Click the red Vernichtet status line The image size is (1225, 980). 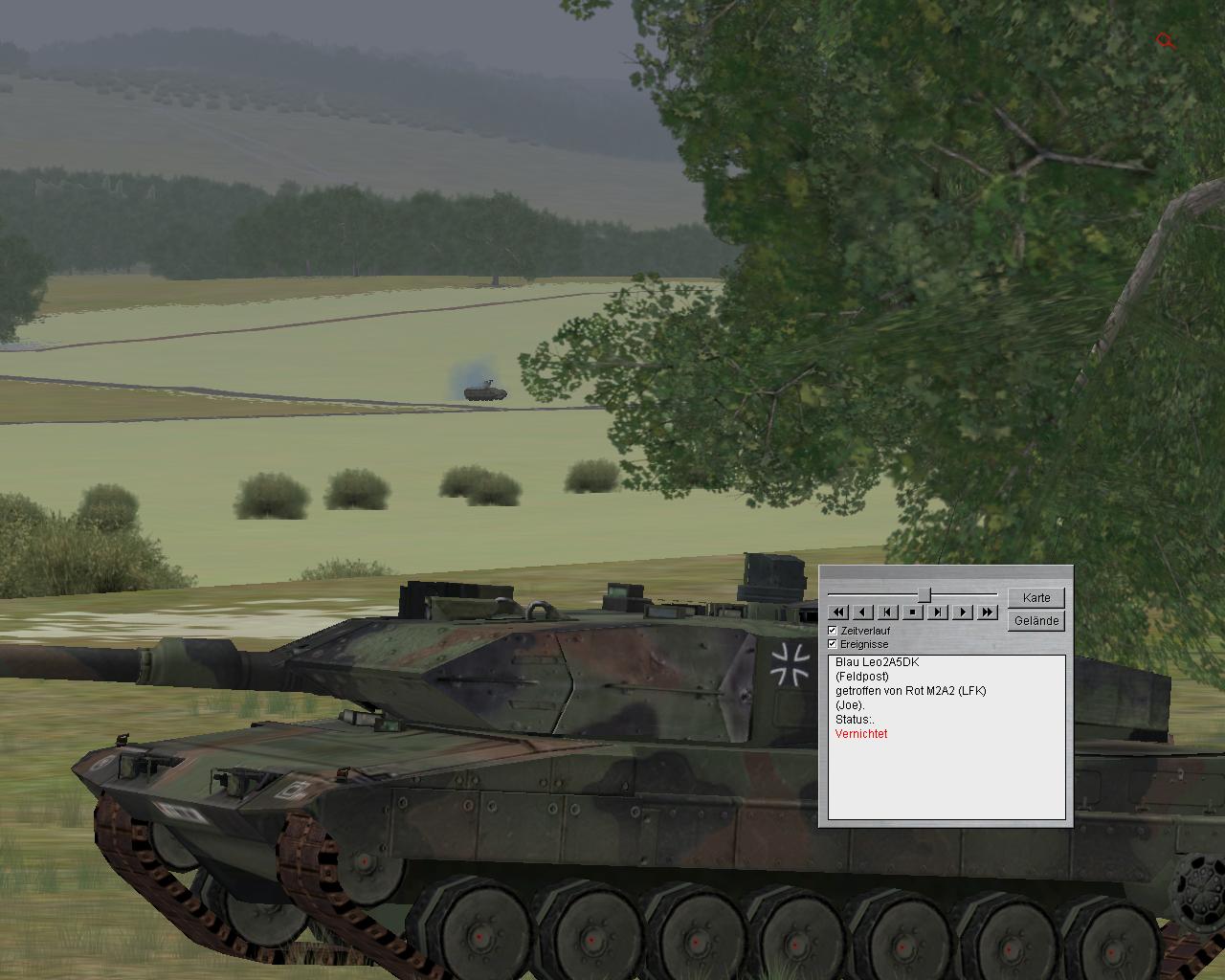pyautogui.click(x=861, y=734)
